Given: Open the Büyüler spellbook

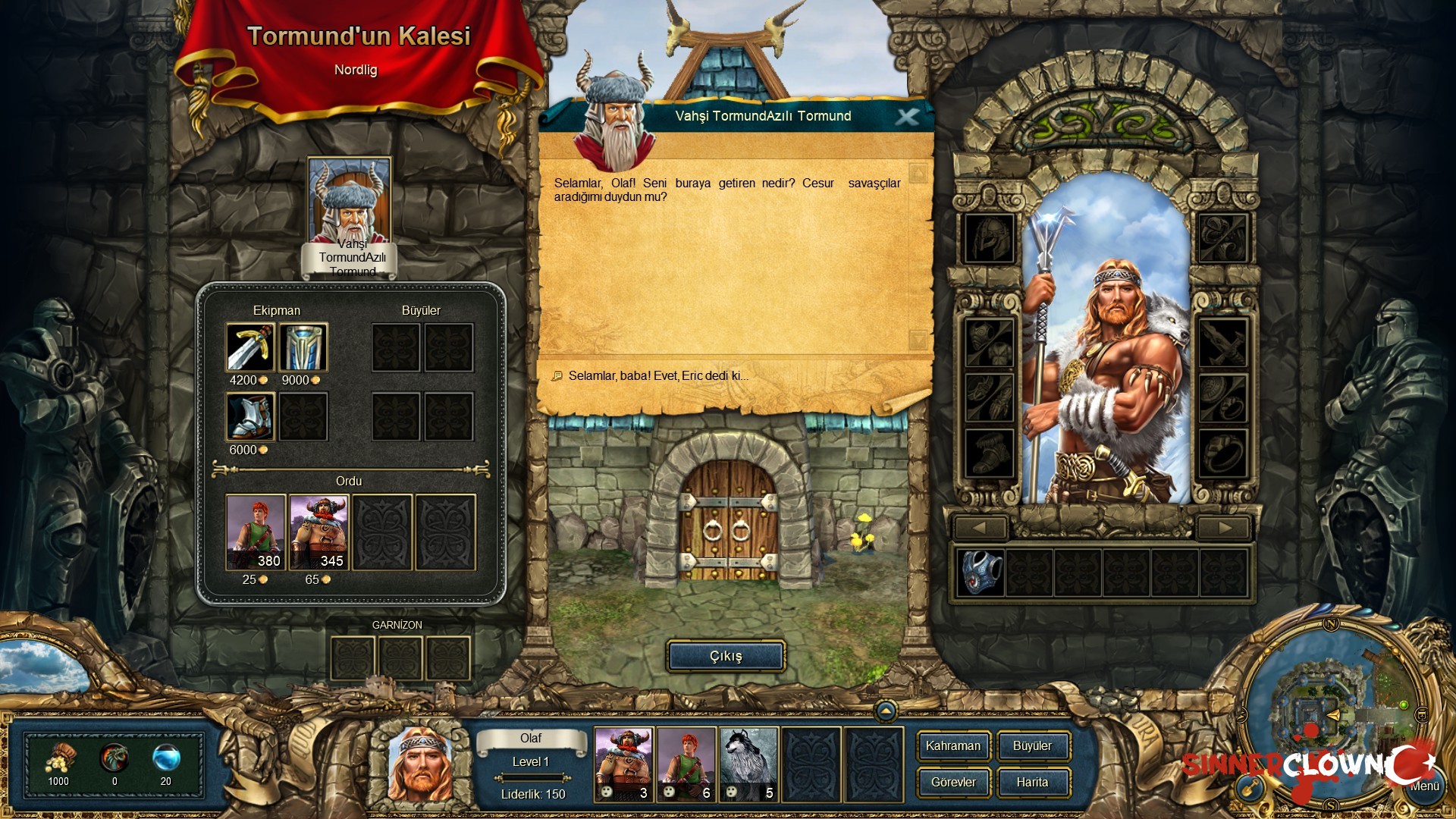Looking at the screenshot, I should 1032,746.
